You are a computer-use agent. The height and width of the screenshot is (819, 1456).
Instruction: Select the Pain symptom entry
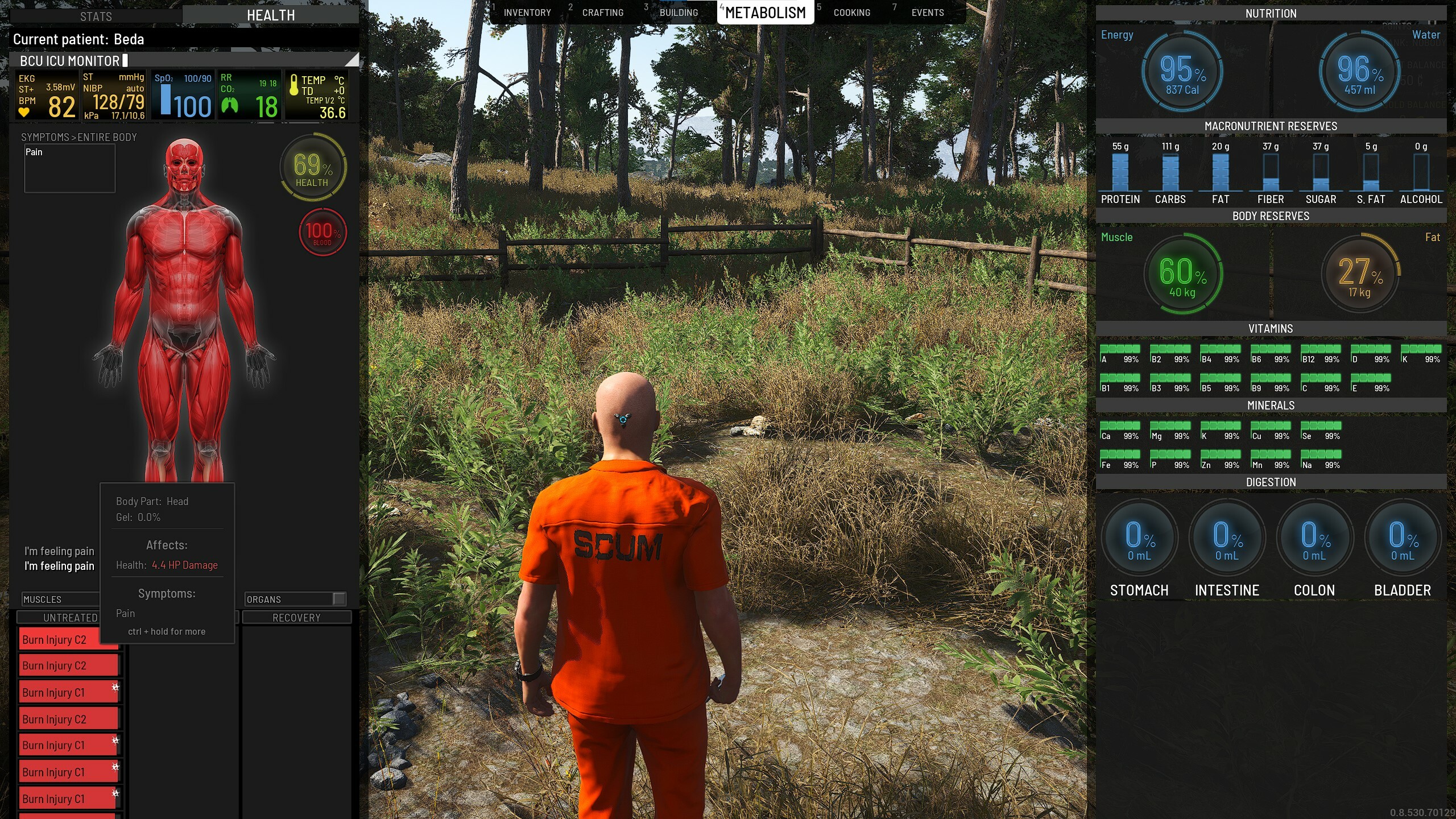coord(35,152)
